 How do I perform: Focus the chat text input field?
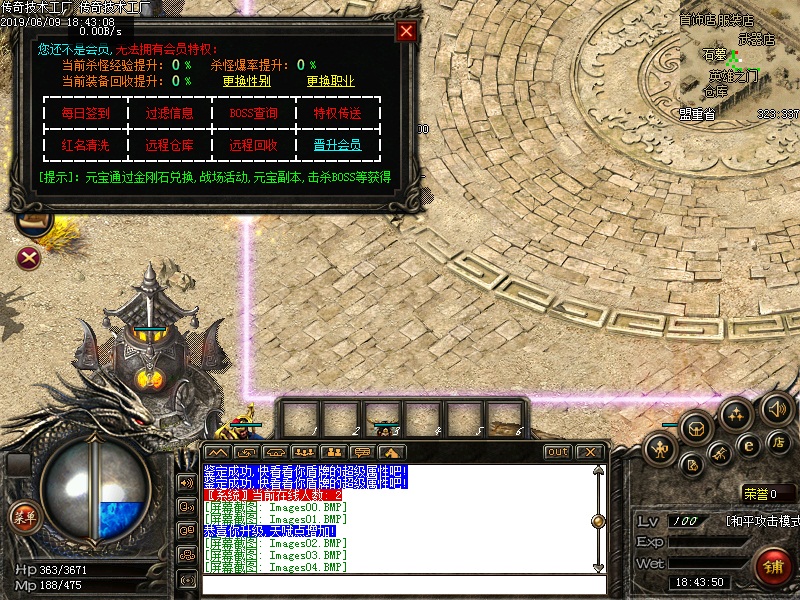tap(400, 585)
